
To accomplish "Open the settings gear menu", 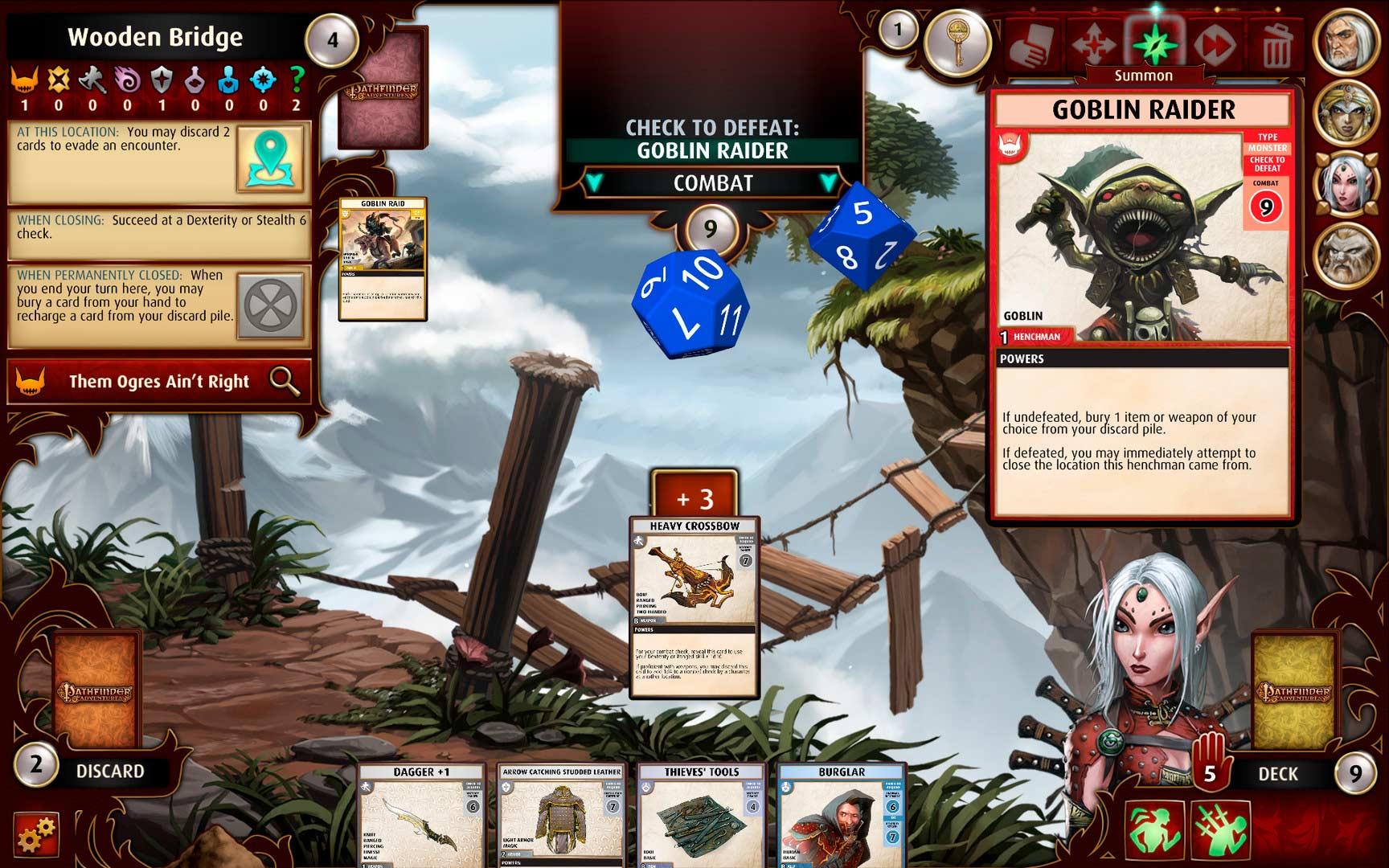I will pos(37,834).
